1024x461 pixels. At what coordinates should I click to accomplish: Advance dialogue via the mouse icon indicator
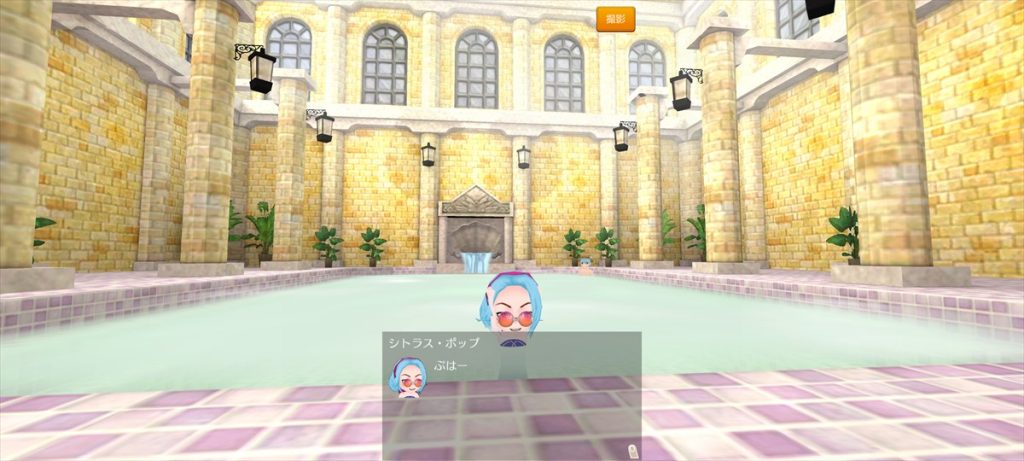631,450
